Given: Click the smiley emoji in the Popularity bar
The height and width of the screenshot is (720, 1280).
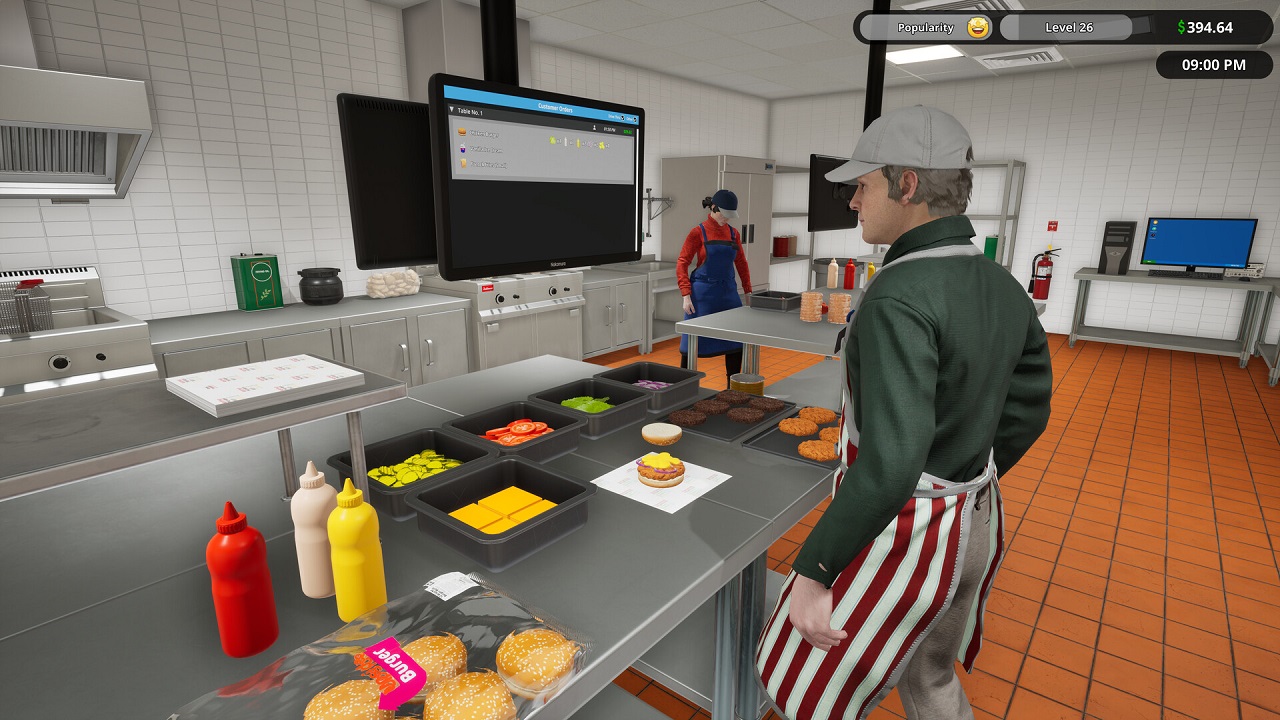Looking at the screenshot, I should (978, 26).
